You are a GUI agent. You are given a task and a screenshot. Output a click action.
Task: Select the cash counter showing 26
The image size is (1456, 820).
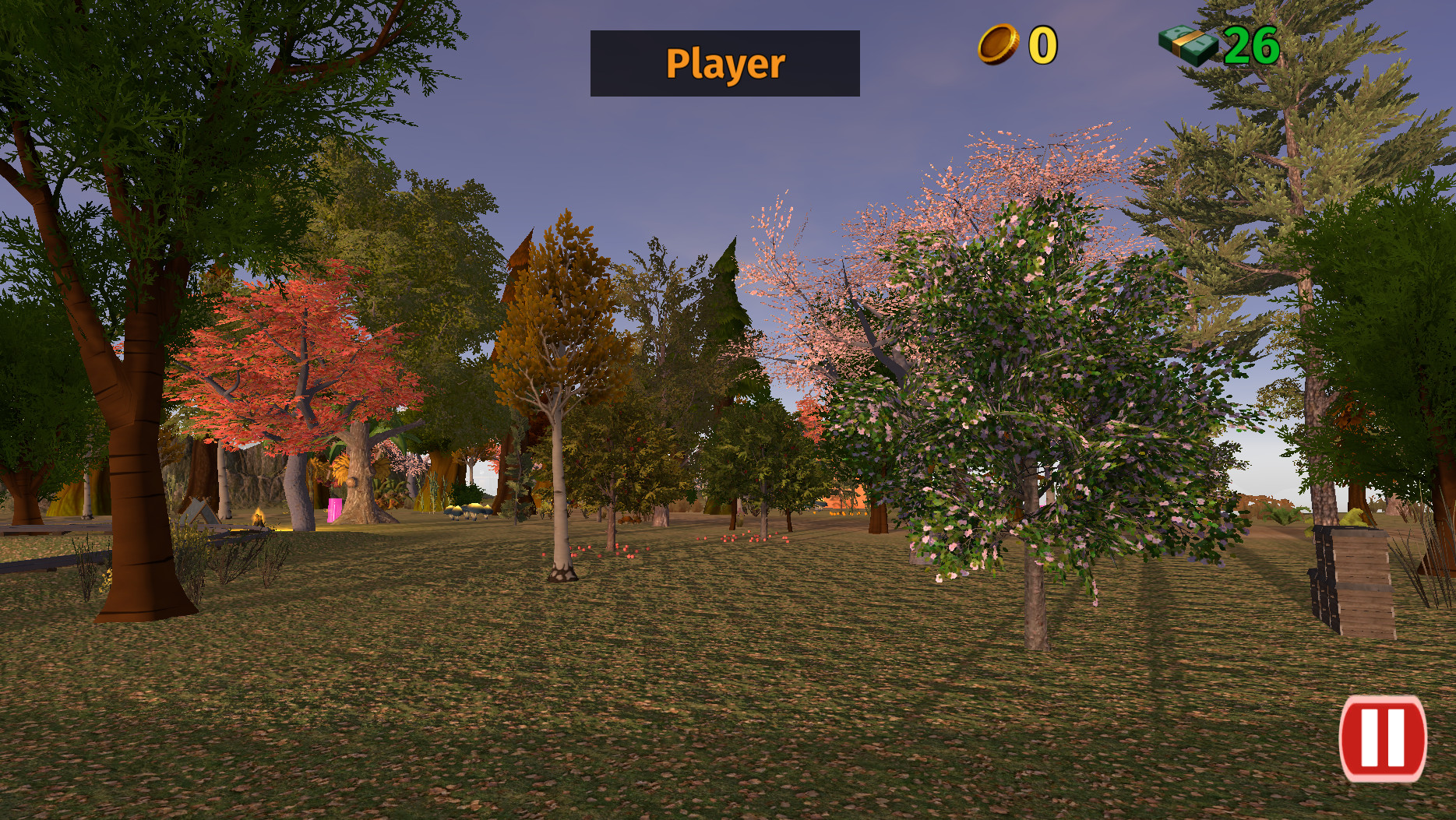pos(1250,44)
